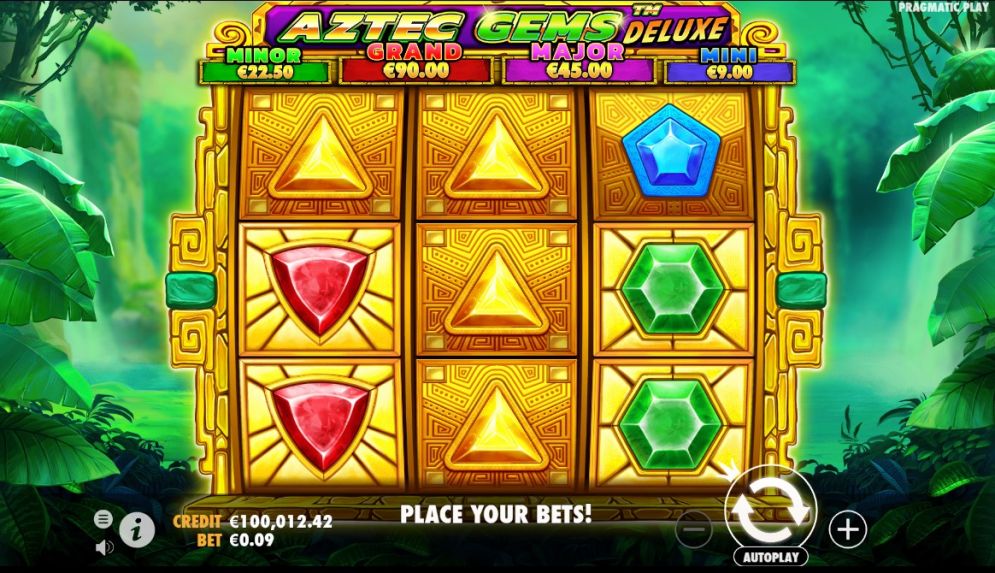Open the hamburger settings menu
The image size is (995, 573).
[104, 519]
